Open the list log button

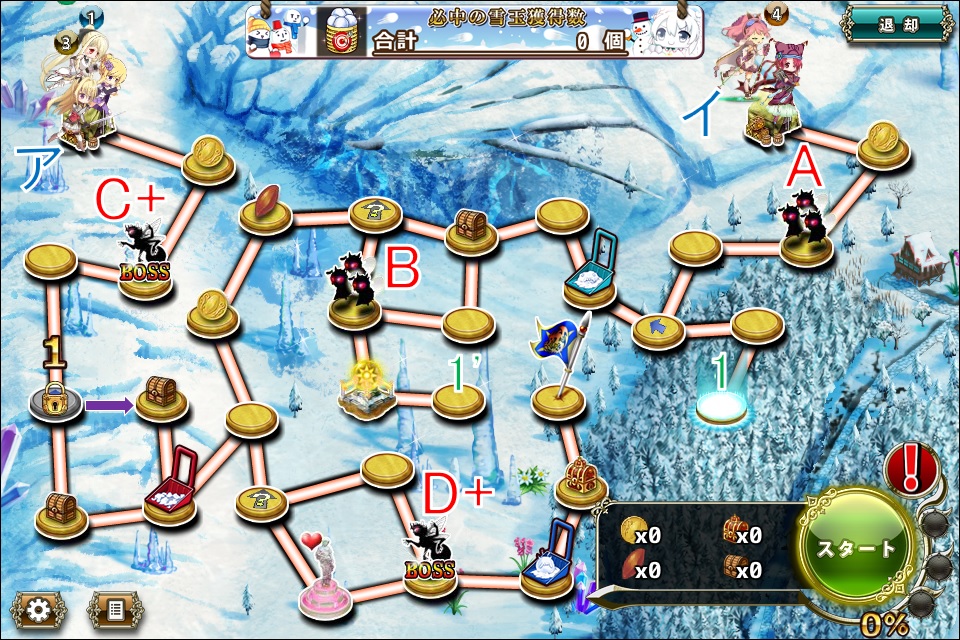[114, 608]
